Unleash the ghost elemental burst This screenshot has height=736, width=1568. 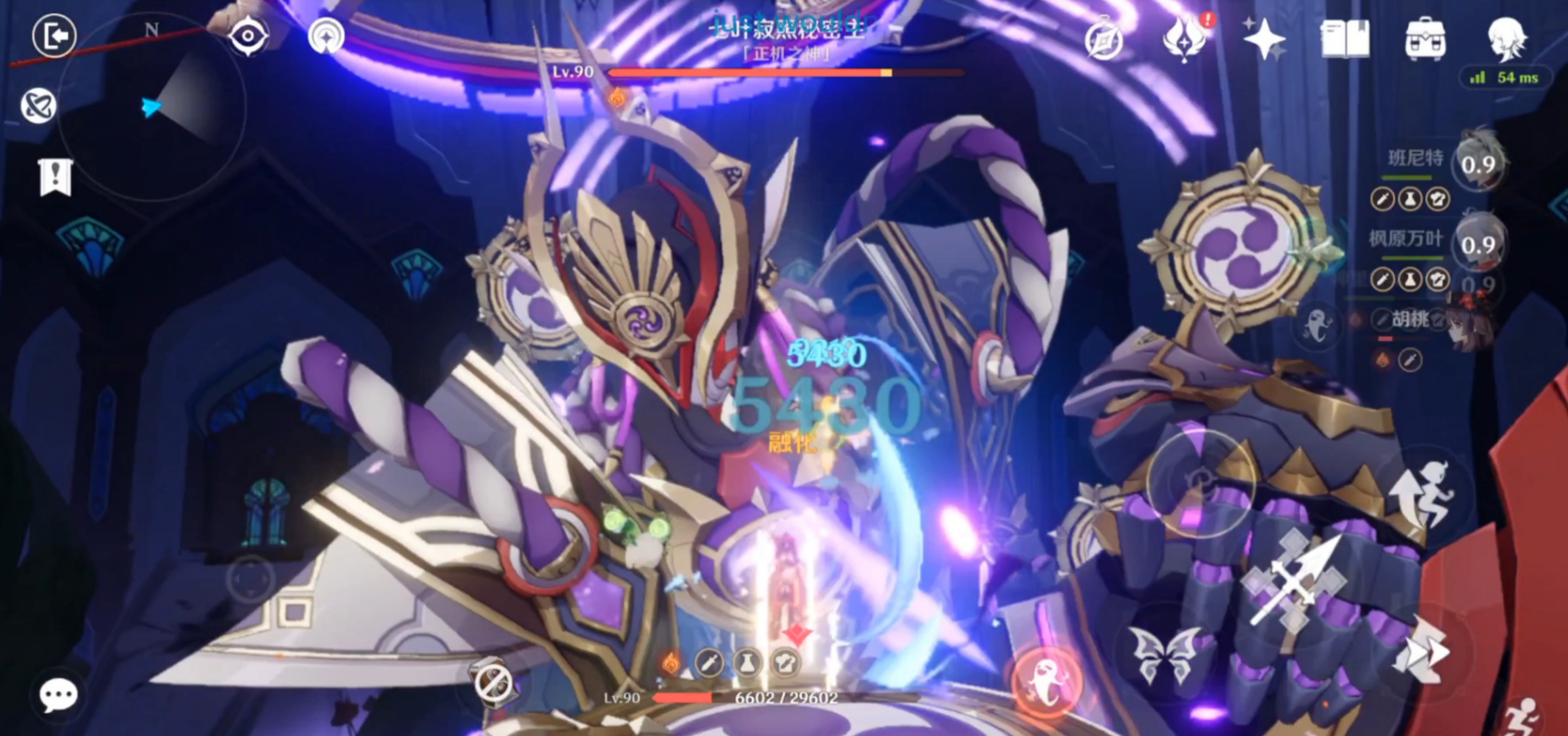1047,682
